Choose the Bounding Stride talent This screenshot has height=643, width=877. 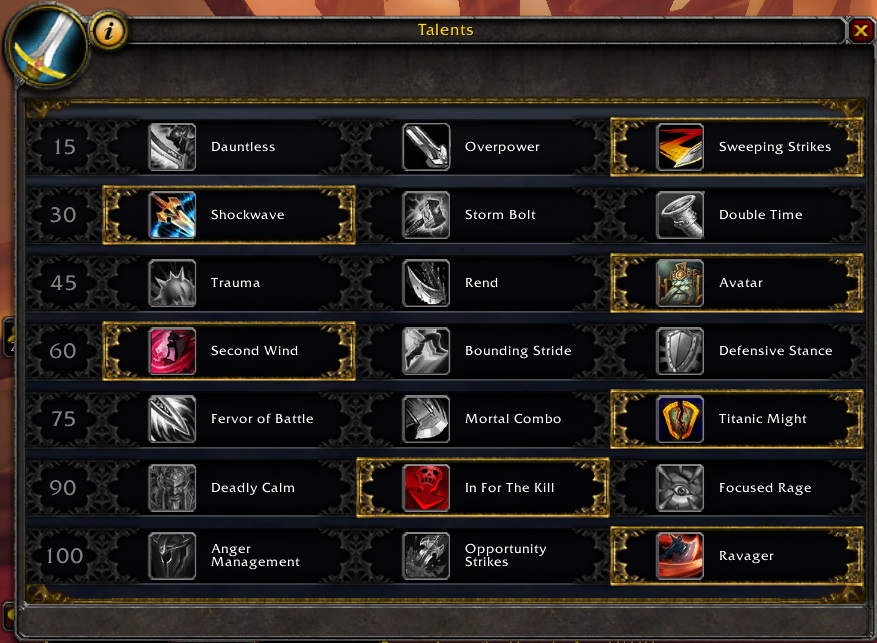pyautogui.click(x=483, y=351)
